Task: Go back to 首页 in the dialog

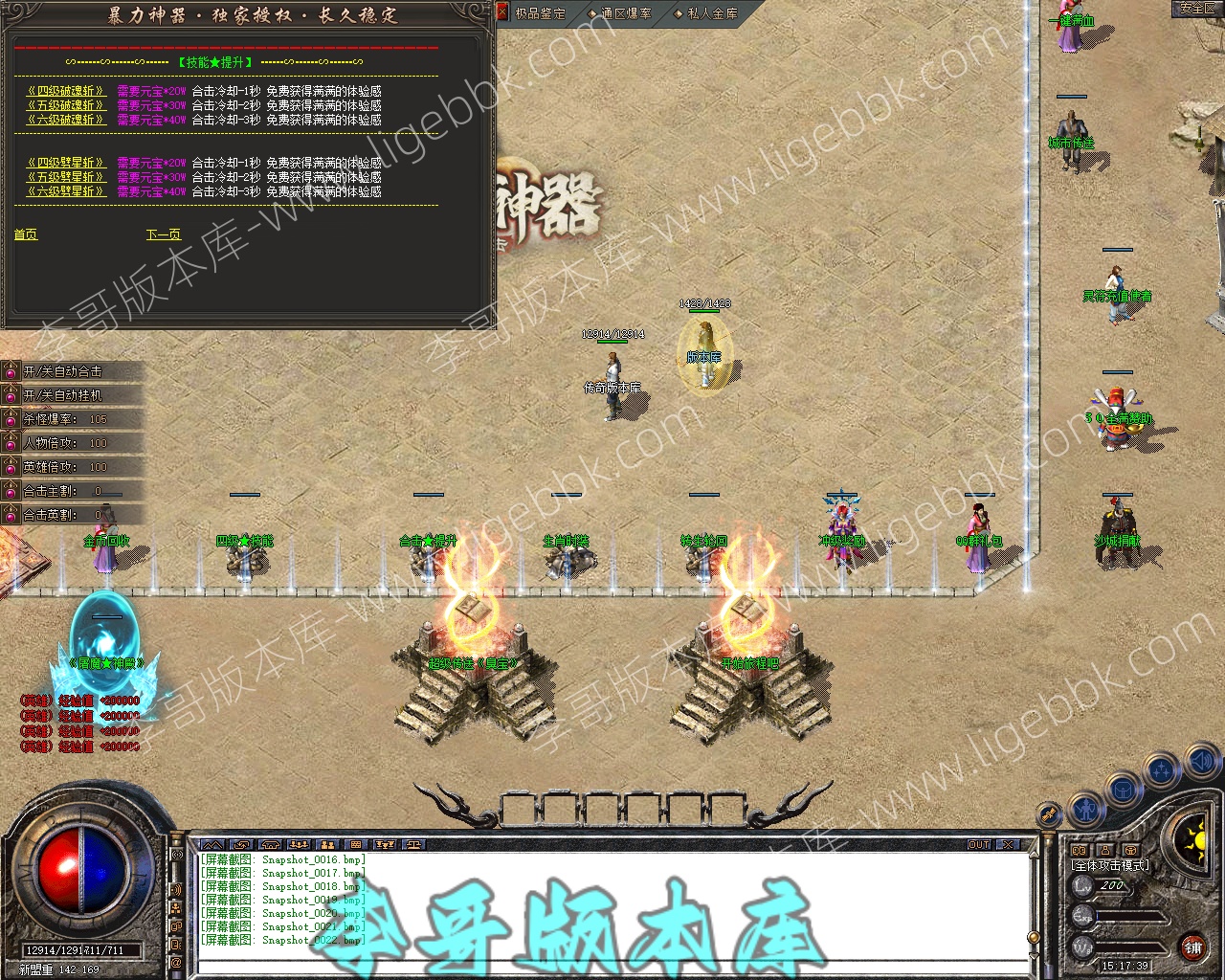Action: [26, 234]
